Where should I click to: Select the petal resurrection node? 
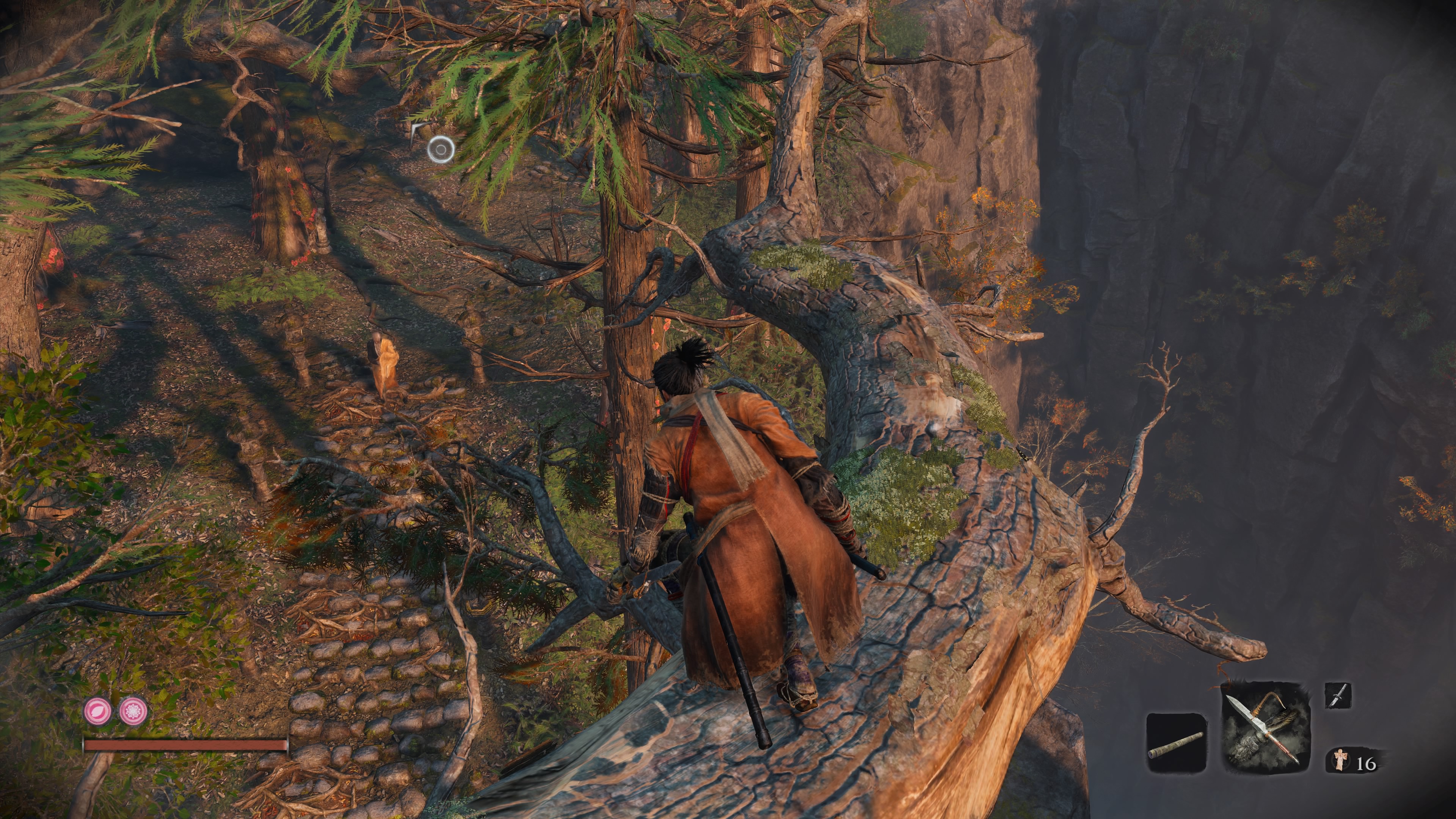coord(98,711)
